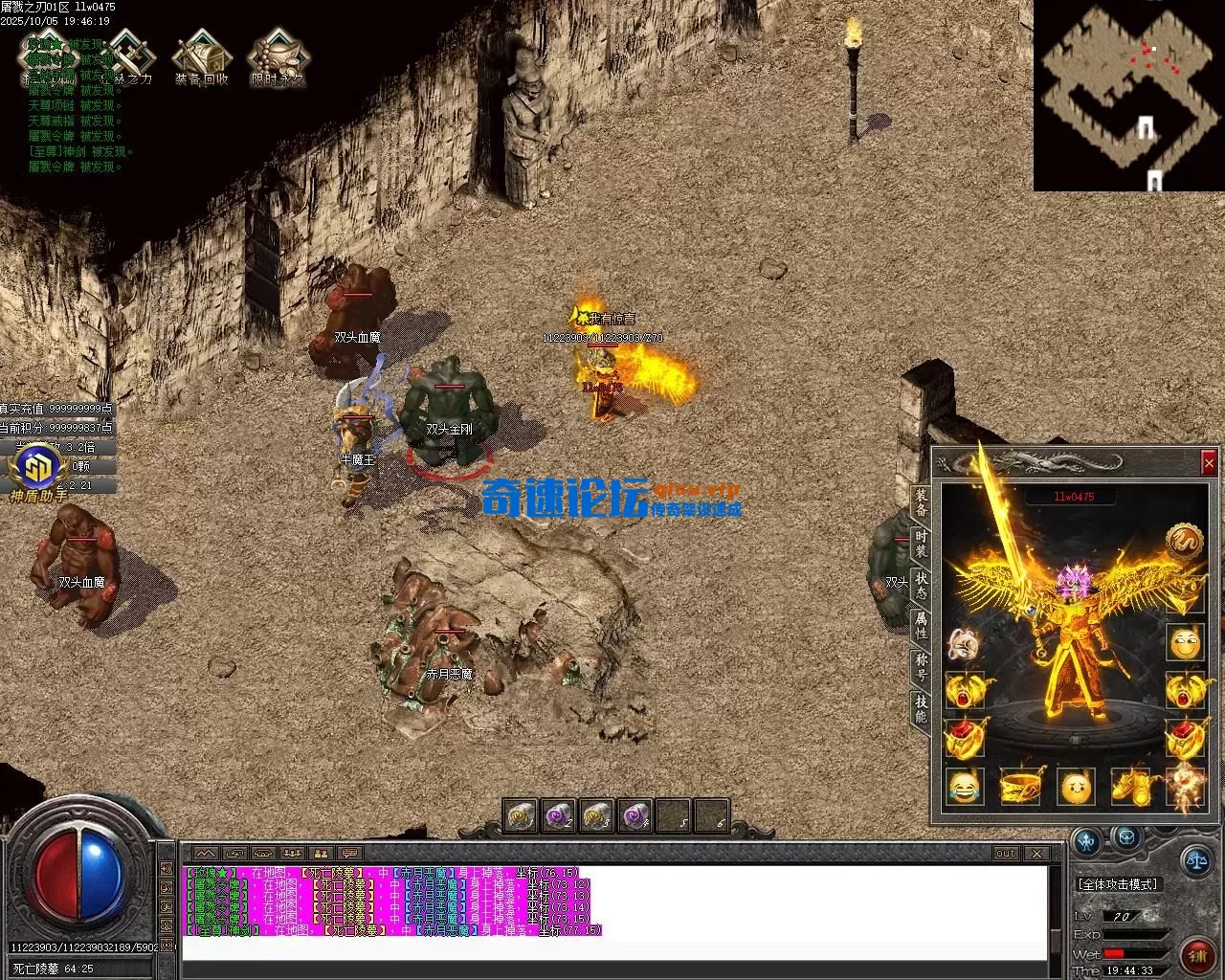
Task: Close the character equipment panel
Action: (x=1208, y=464)
